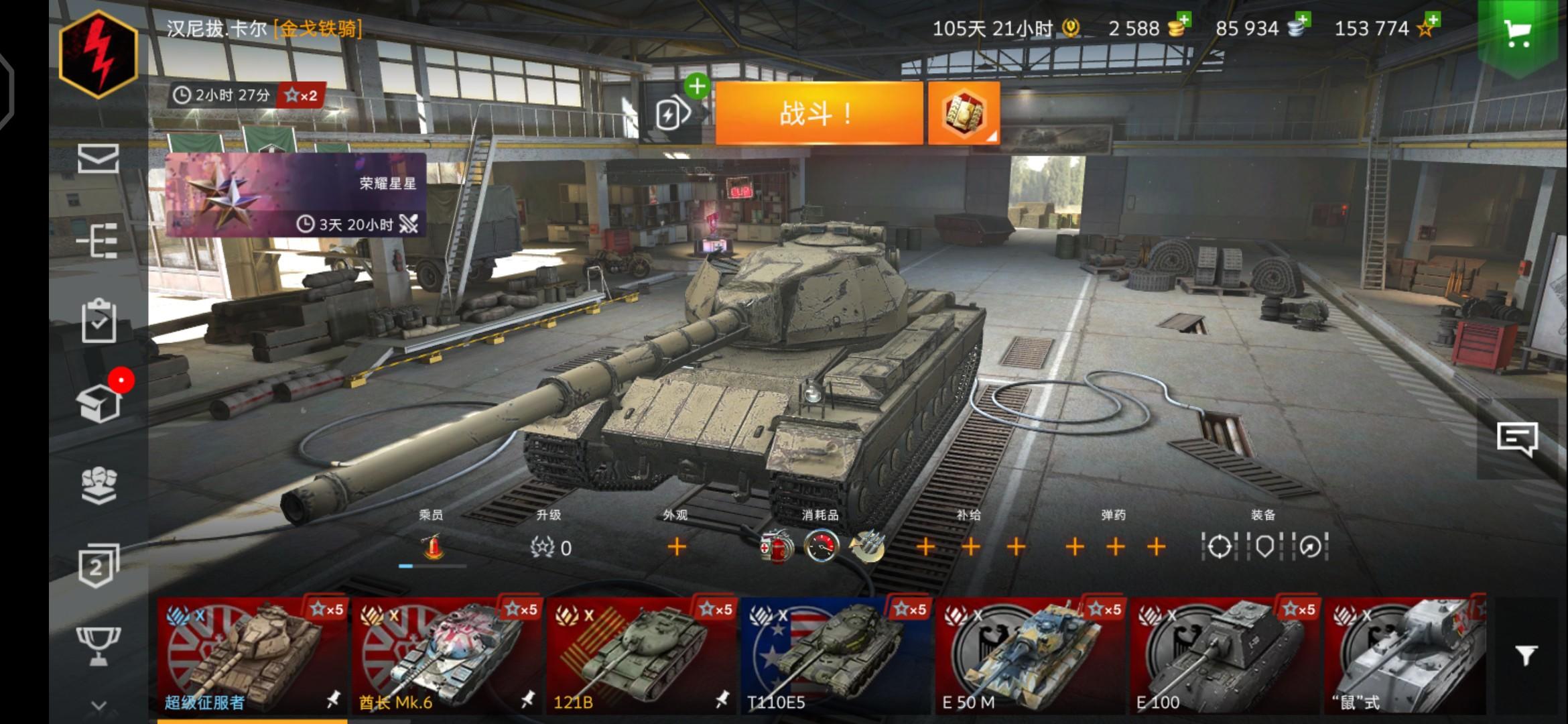Expand the boosters panel with green plus
This screenshot has height=724, width=1568.
point(697,86)
